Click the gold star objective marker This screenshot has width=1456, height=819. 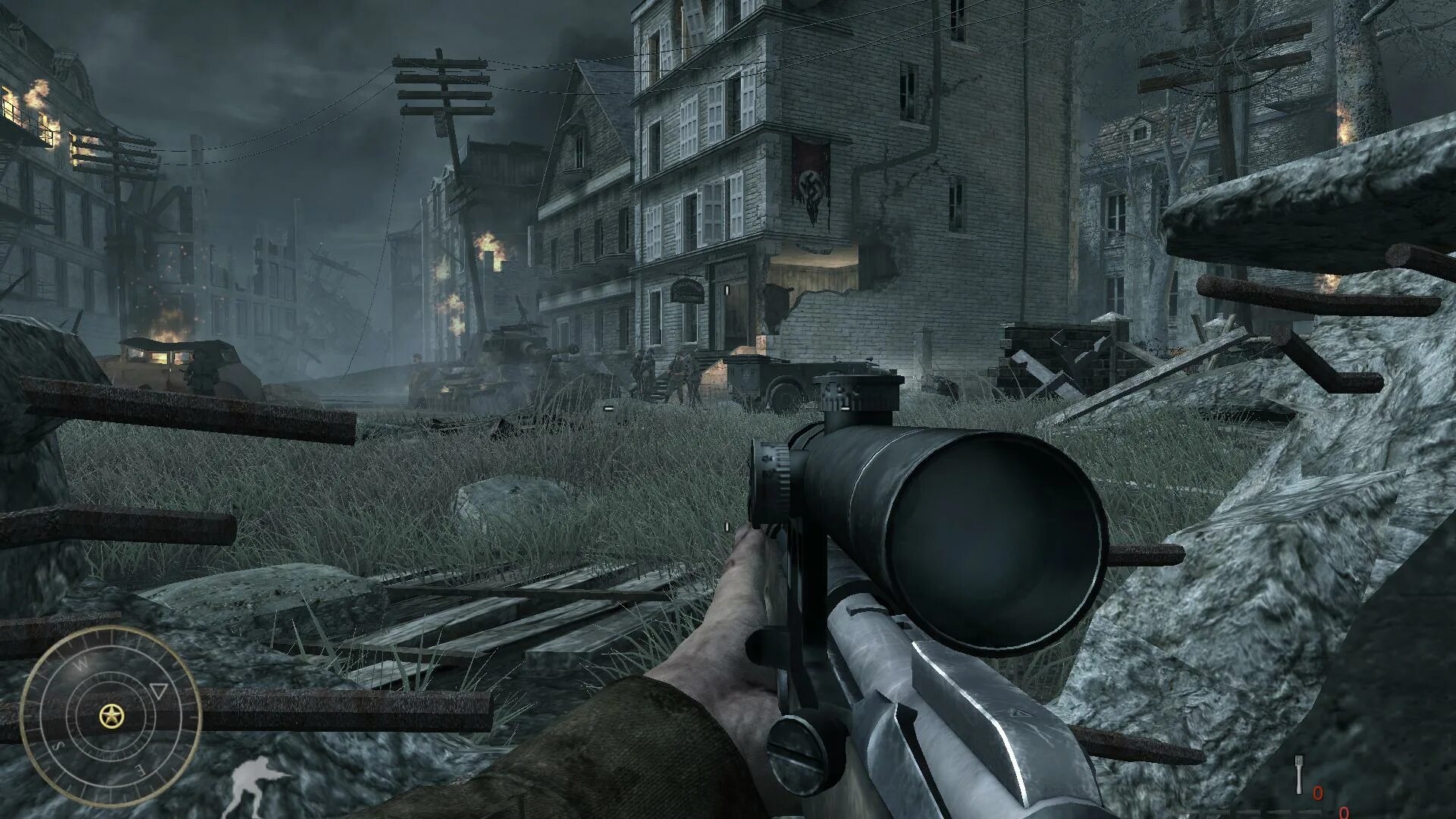click(x=111, y=714)
